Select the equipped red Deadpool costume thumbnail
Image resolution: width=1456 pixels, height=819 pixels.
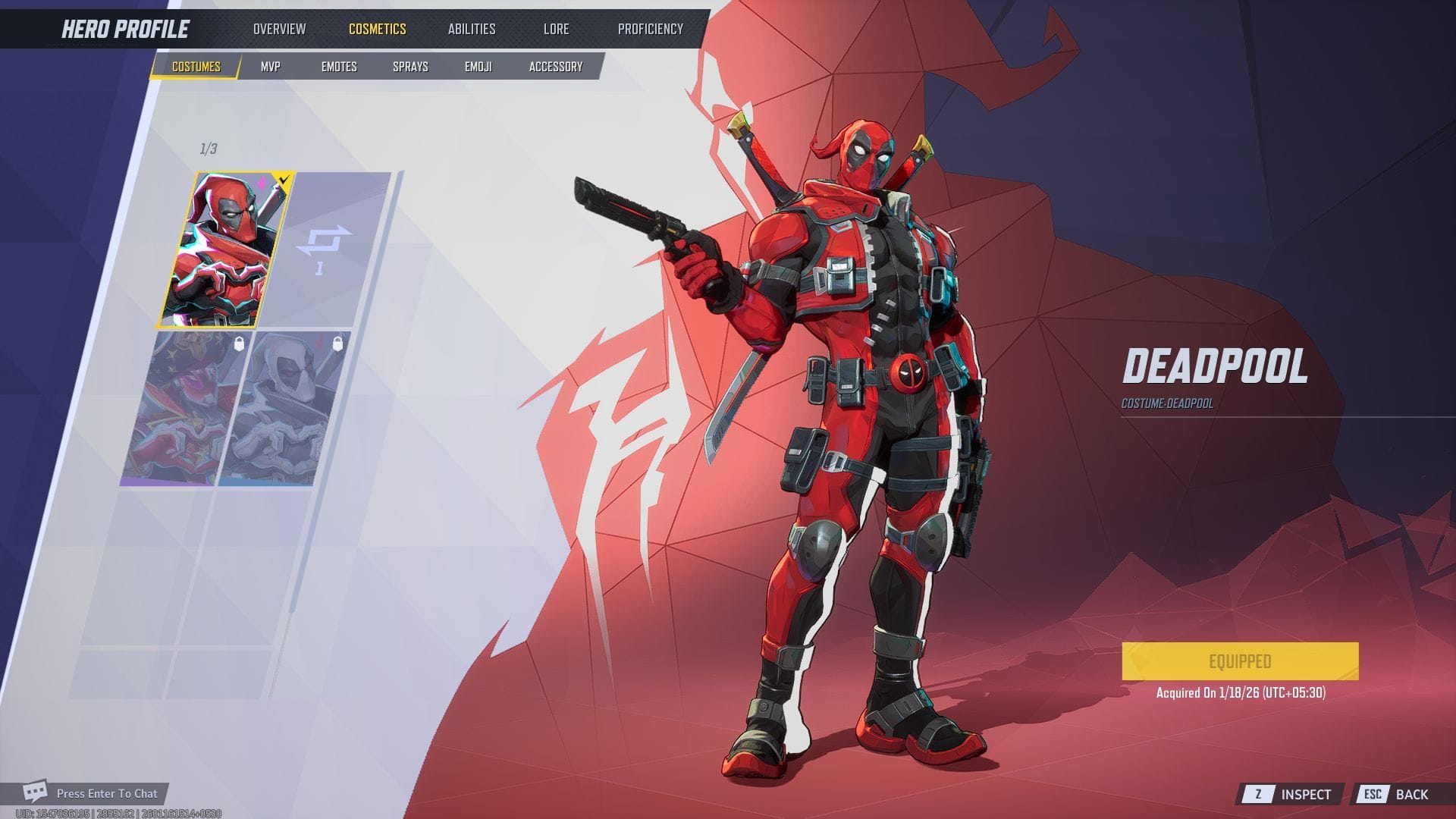click(225, 250)
